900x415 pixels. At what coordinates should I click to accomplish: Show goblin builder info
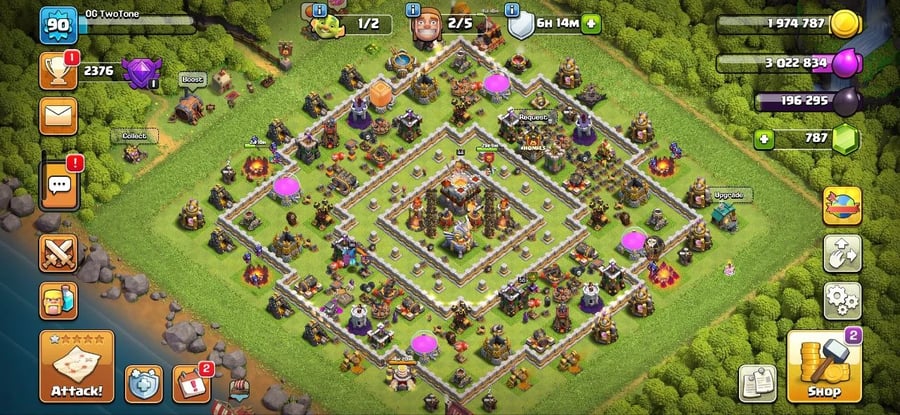click(x=319, y=10)
